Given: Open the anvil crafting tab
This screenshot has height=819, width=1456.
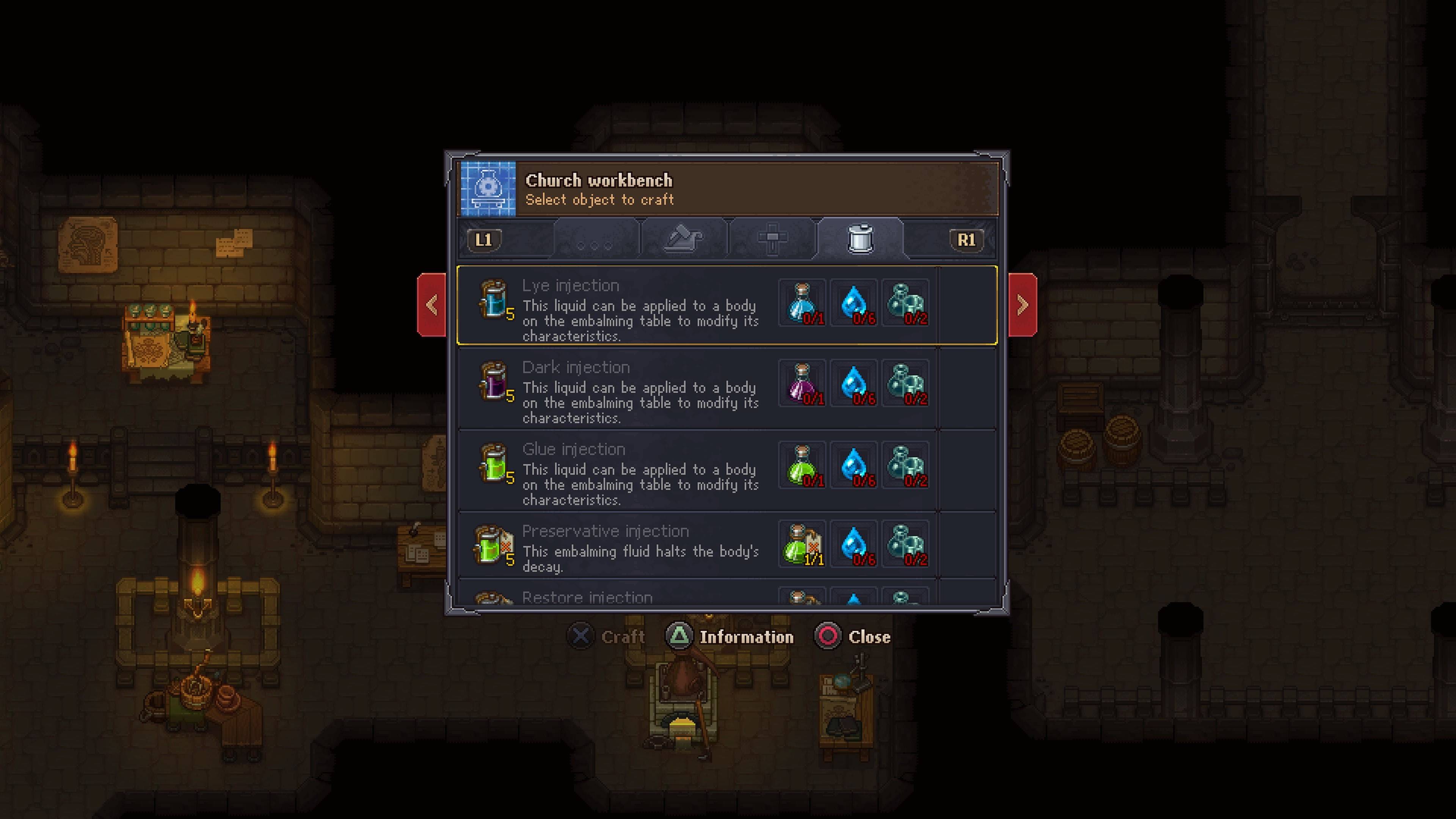Looking at the screenshot, I should point(684,238).
